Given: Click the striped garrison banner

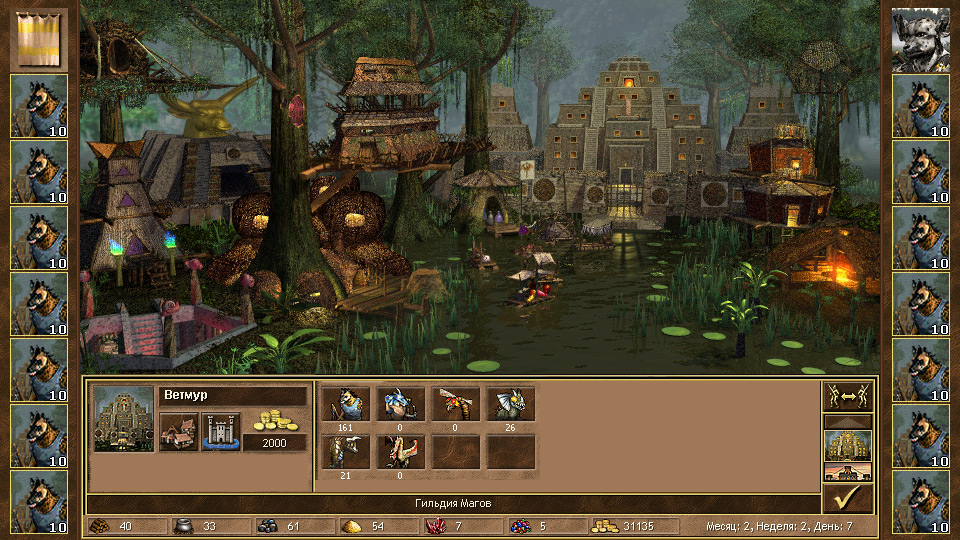Looking at the screenshot, I should point(40,37).
